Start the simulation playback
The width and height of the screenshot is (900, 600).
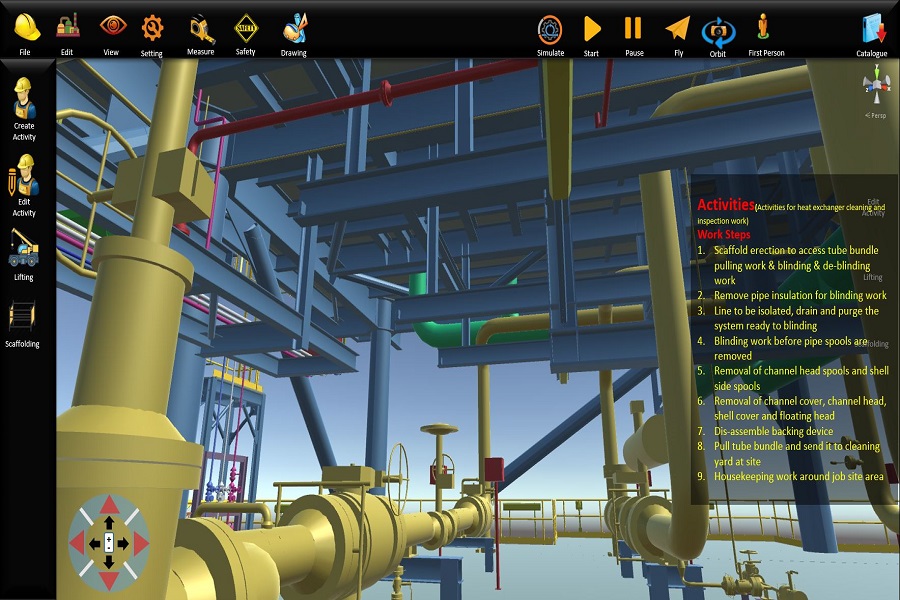click(x=592, y=30)
